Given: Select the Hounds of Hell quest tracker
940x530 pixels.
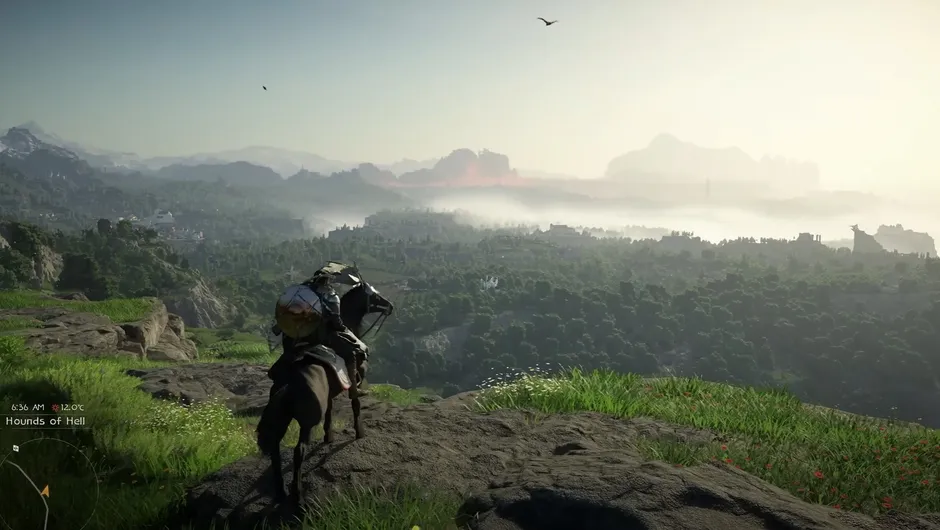Looking at the screenshot, I should click(45, 421).
